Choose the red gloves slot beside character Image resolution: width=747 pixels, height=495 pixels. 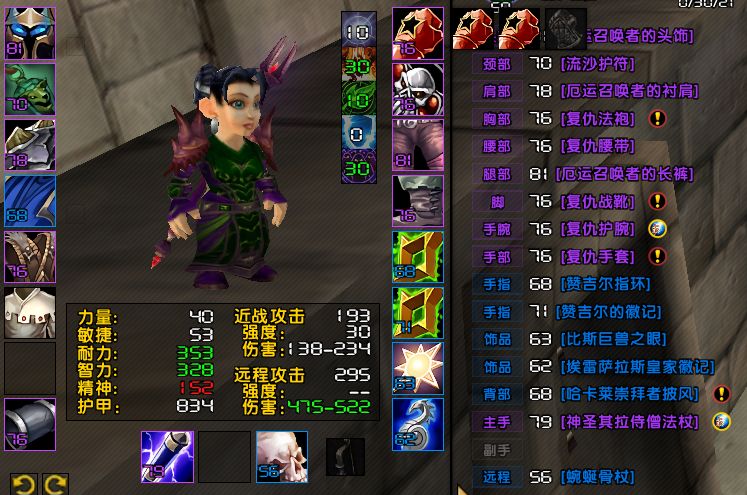418,32
